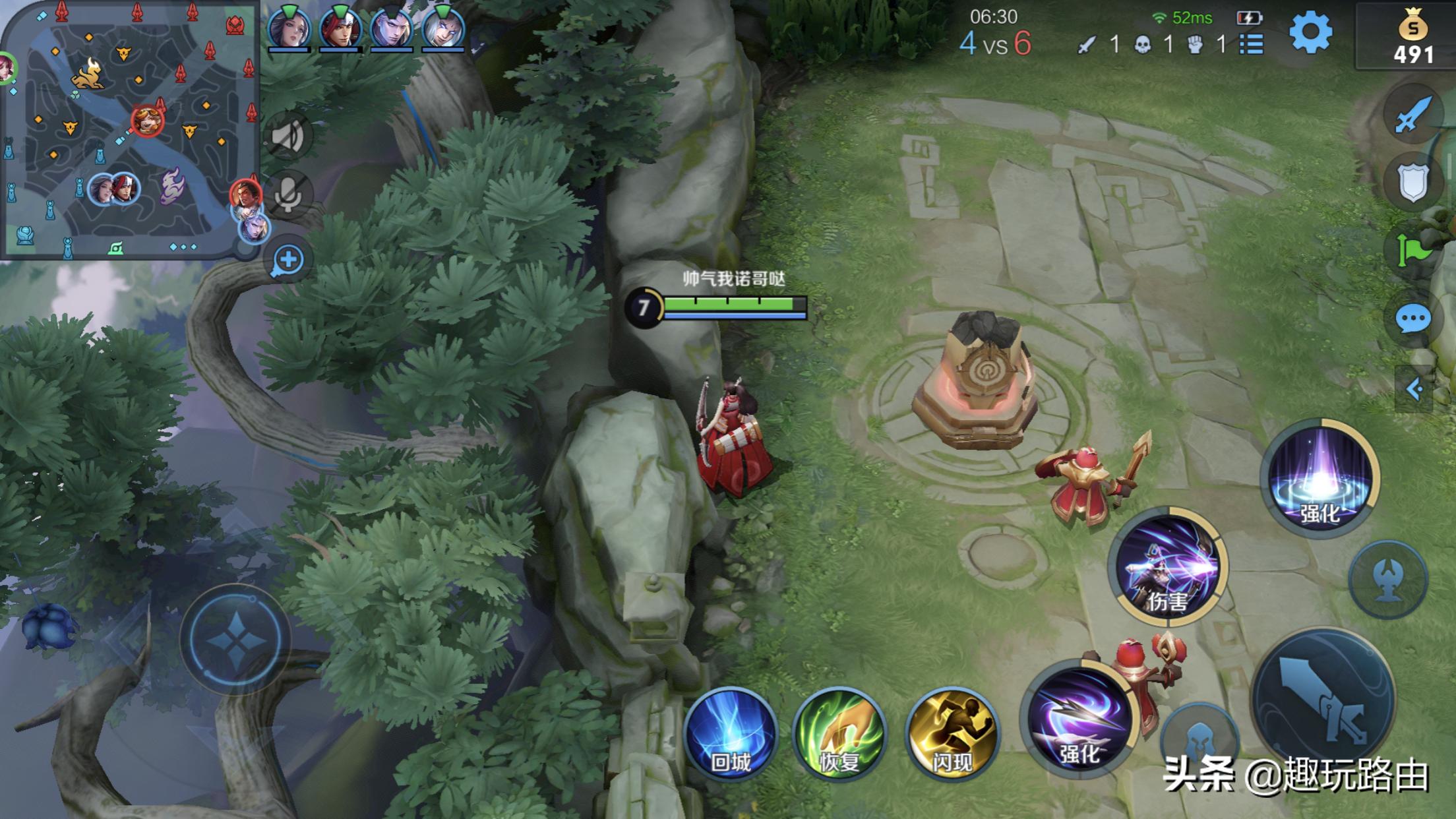Open the settings gear menu
The image size is (1456, 819).
pos(1310,33)
